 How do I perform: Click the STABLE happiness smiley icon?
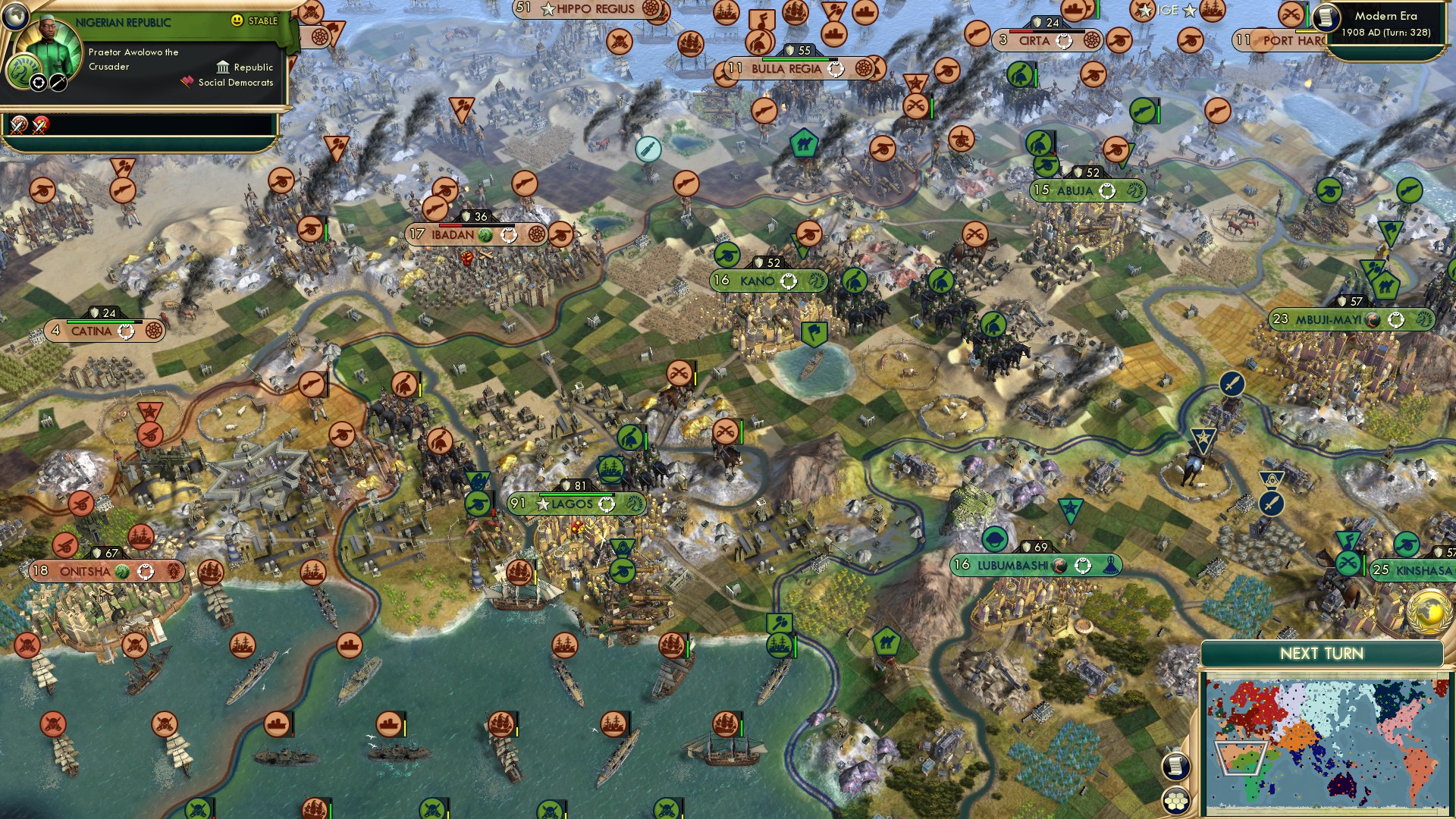point(236,20)
